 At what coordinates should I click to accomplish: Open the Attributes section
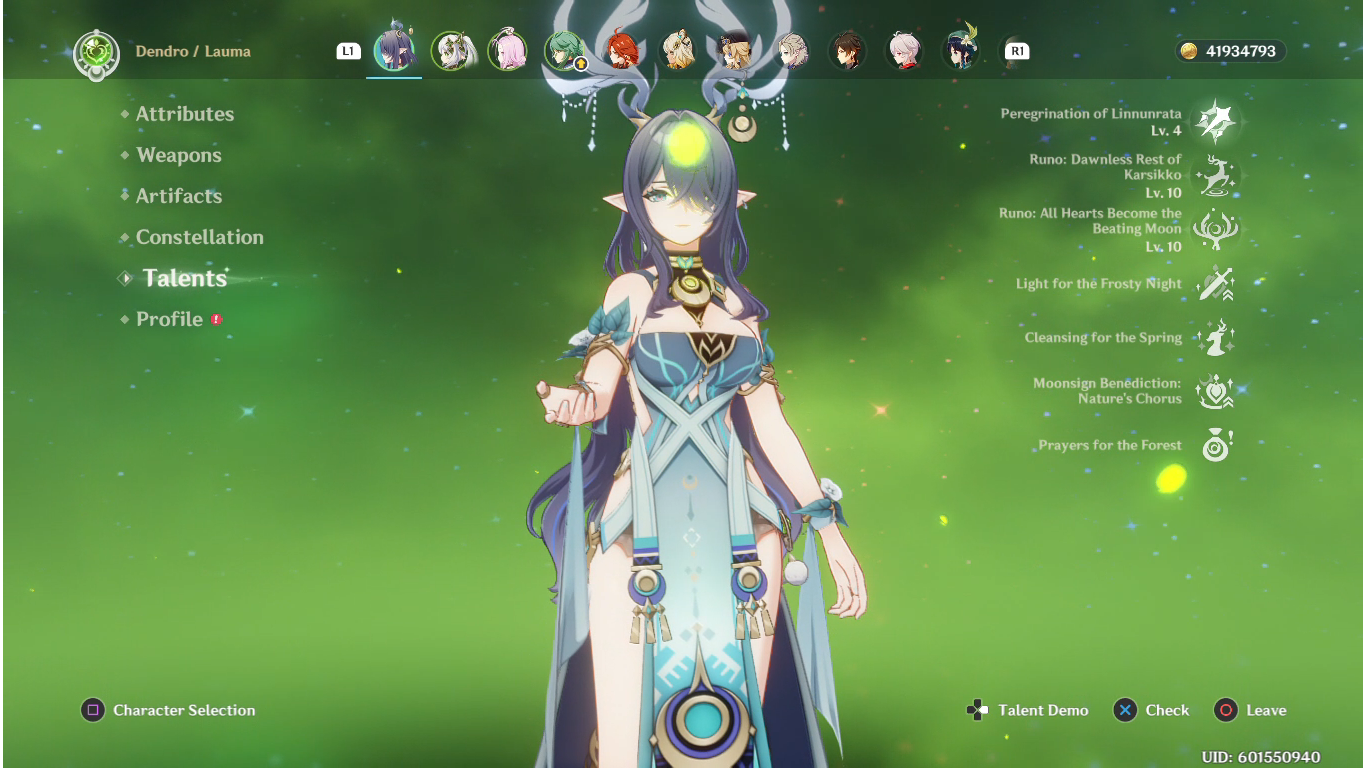(185, 114)
